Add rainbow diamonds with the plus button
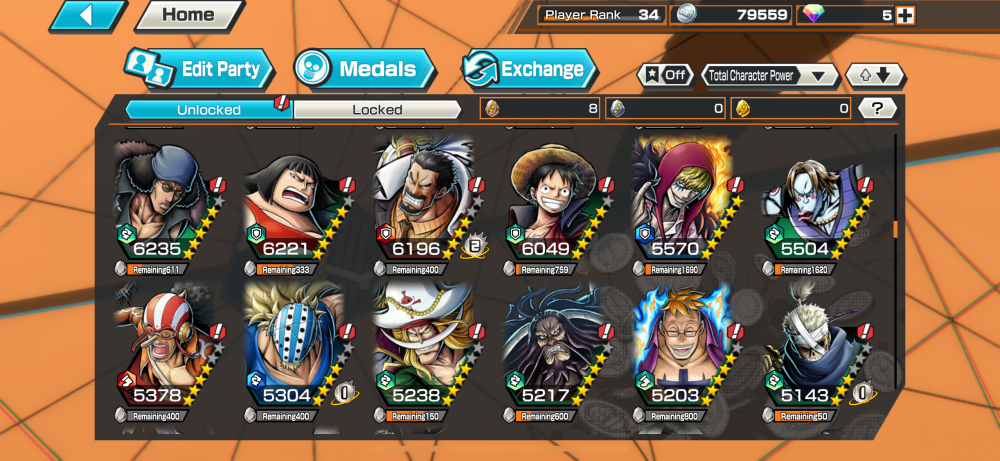 coord(905,15)
